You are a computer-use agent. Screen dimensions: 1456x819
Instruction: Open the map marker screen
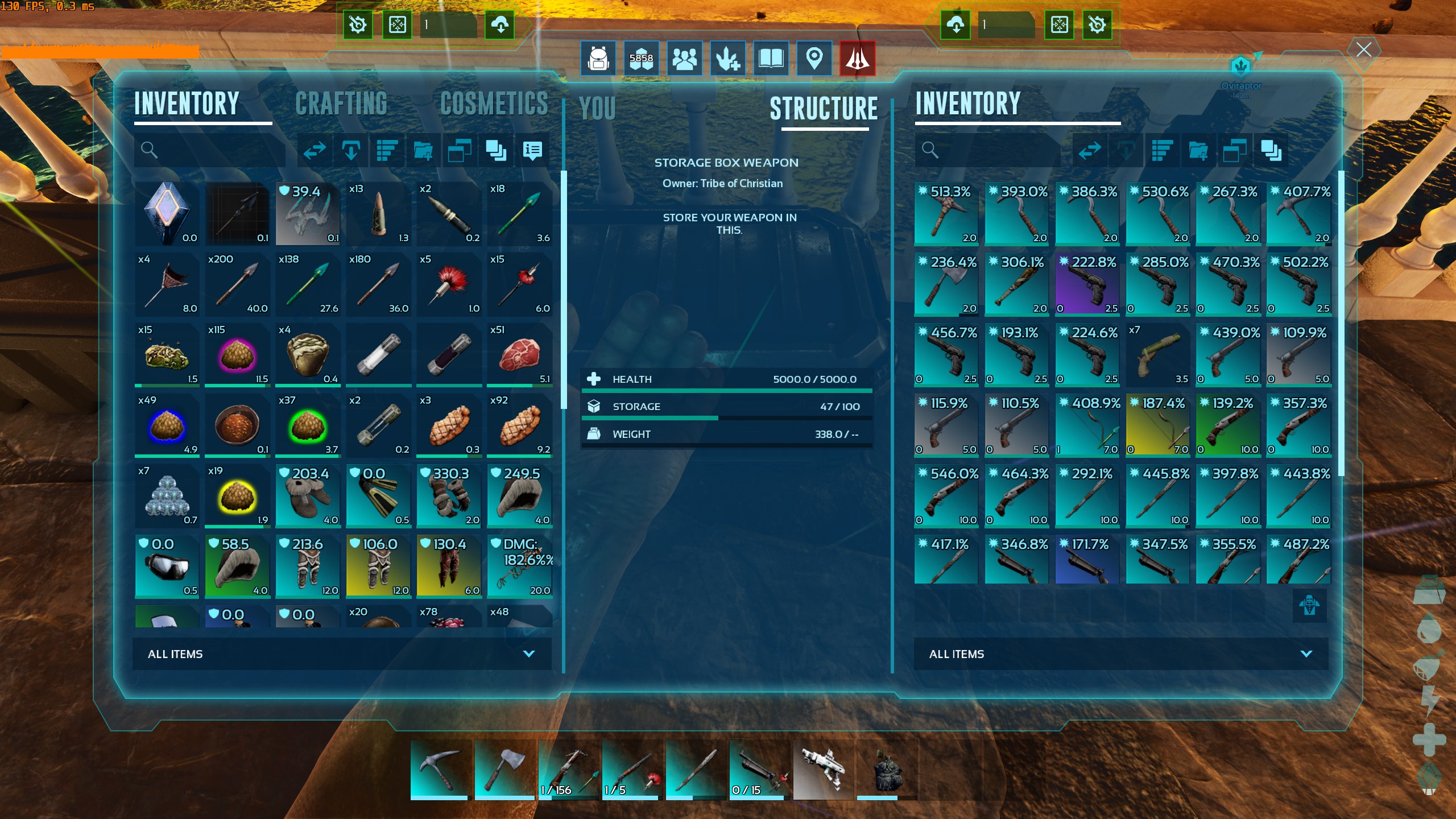[814, 58]
